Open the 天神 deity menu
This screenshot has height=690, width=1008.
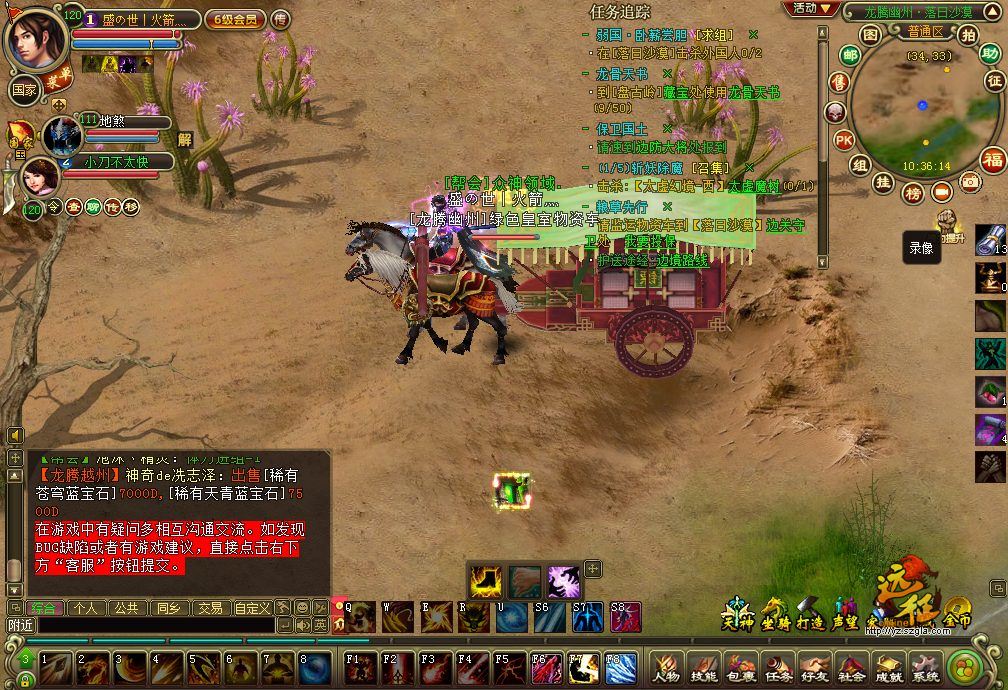click(737, 614)
